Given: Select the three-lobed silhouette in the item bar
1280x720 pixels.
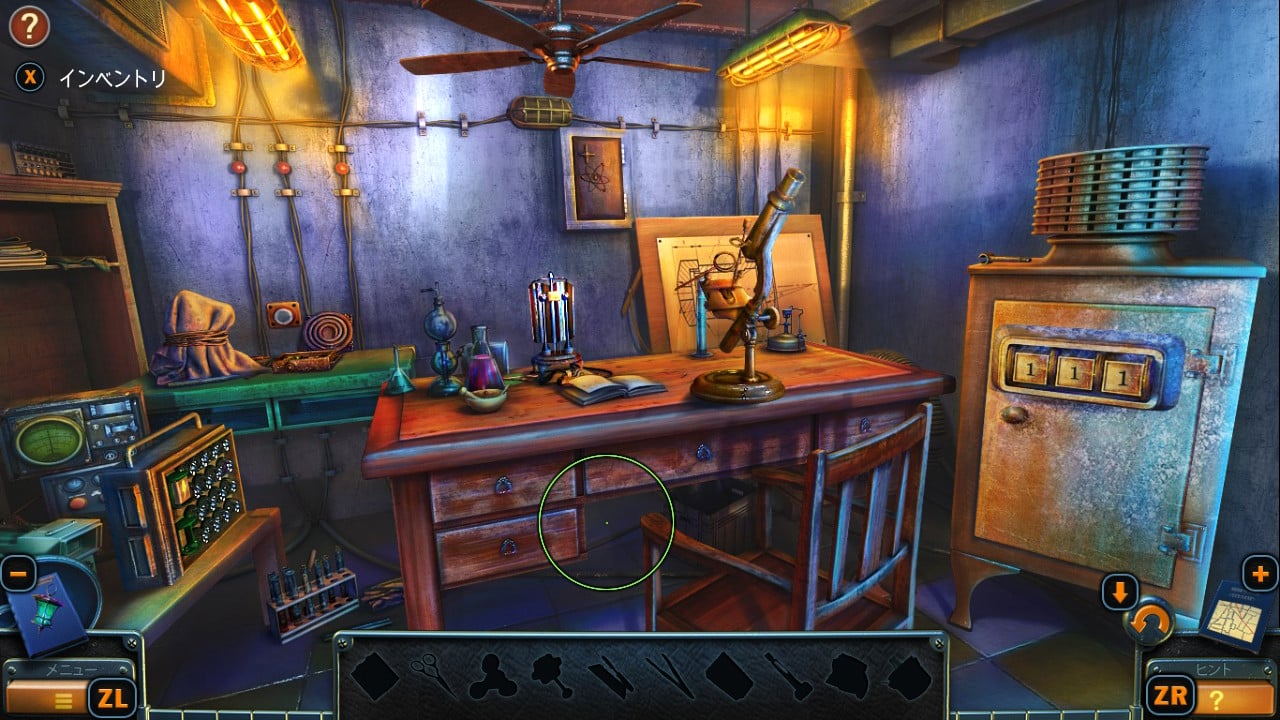Looking at the screenshot, I should click(x=493, y=676).
